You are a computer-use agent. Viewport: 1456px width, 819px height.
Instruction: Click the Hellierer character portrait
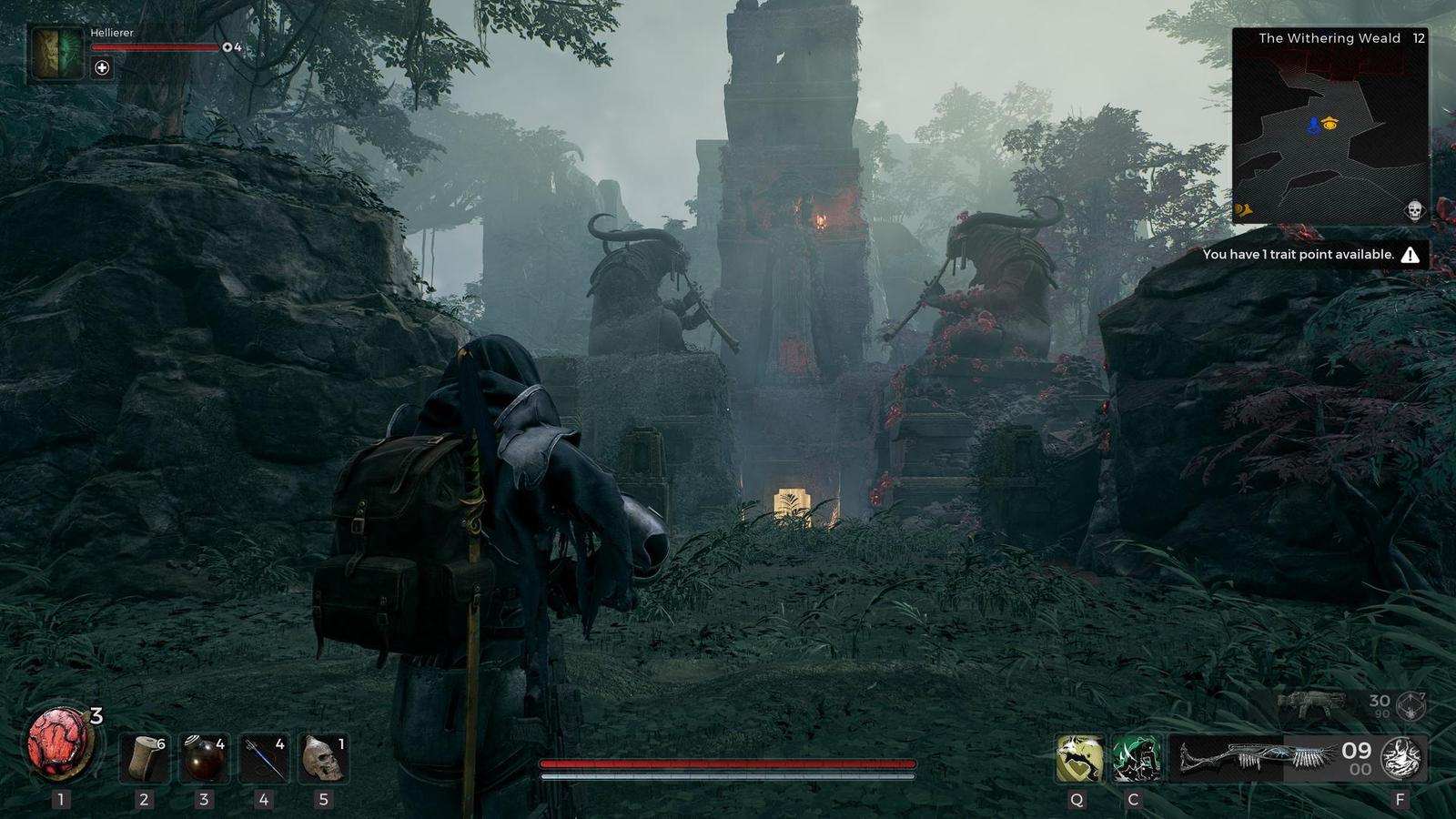coord(57,54)
